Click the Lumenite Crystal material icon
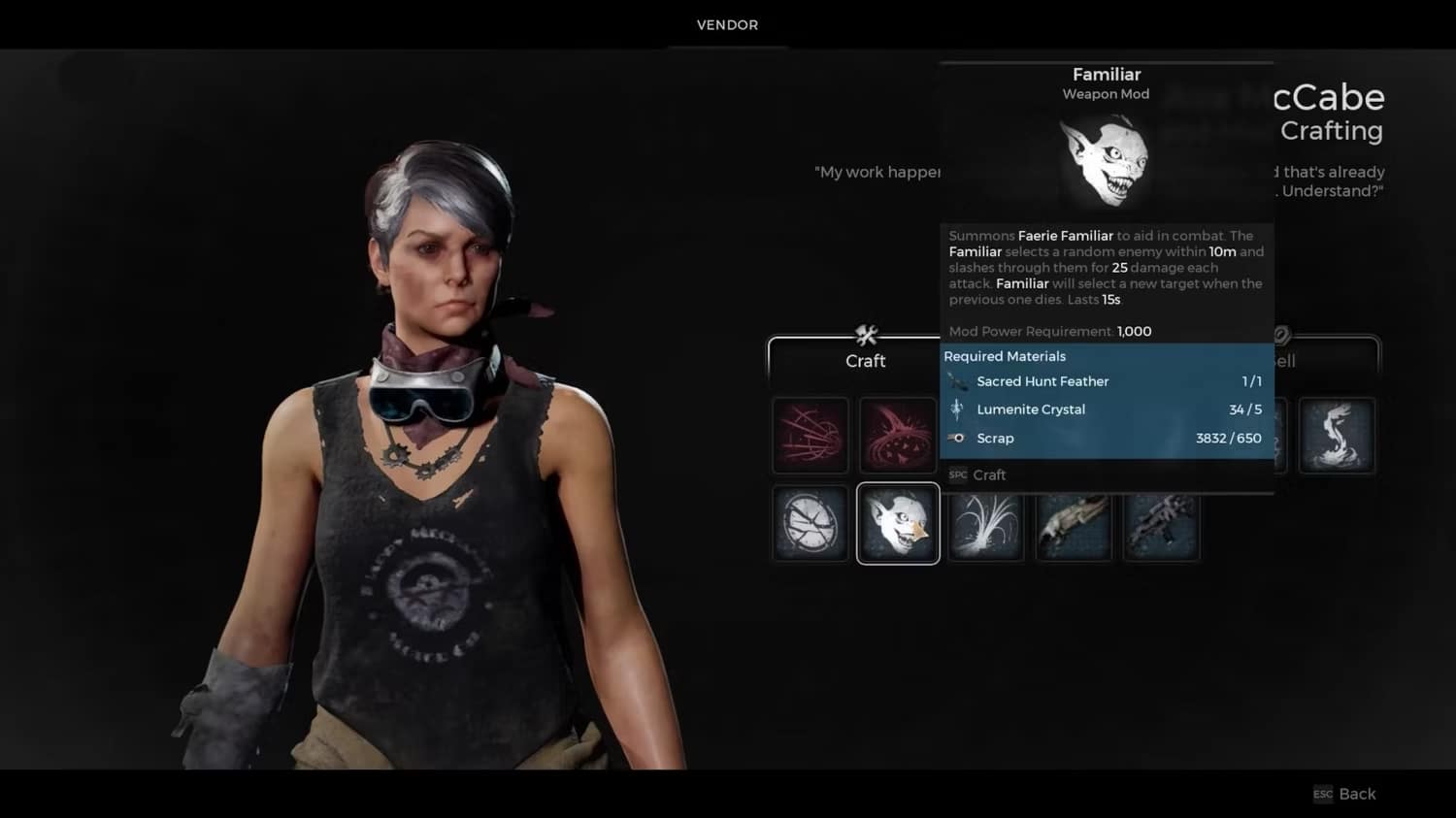Image resolution: width=1456 pixels, height=818 pixels. pyautogui.click(x=957, y=409)
